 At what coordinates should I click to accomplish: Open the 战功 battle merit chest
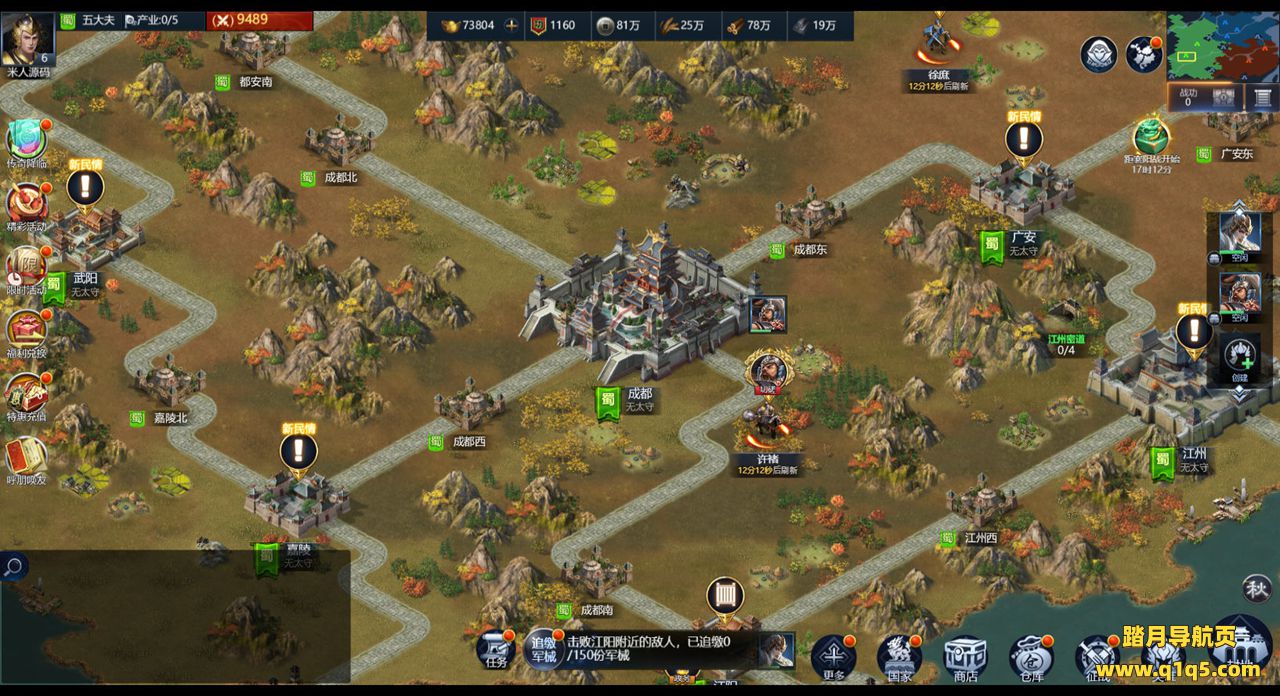tap(1224, 97)
